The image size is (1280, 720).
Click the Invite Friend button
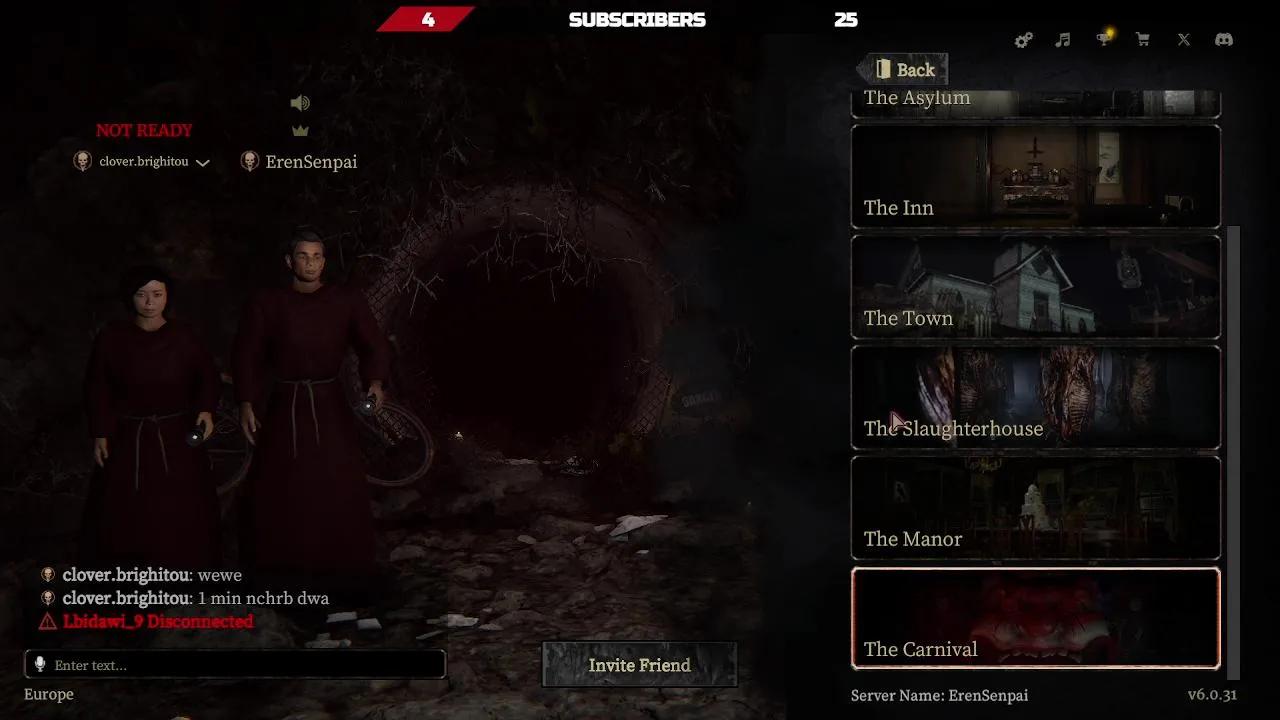pyautogui.click(x=639, y=665)
